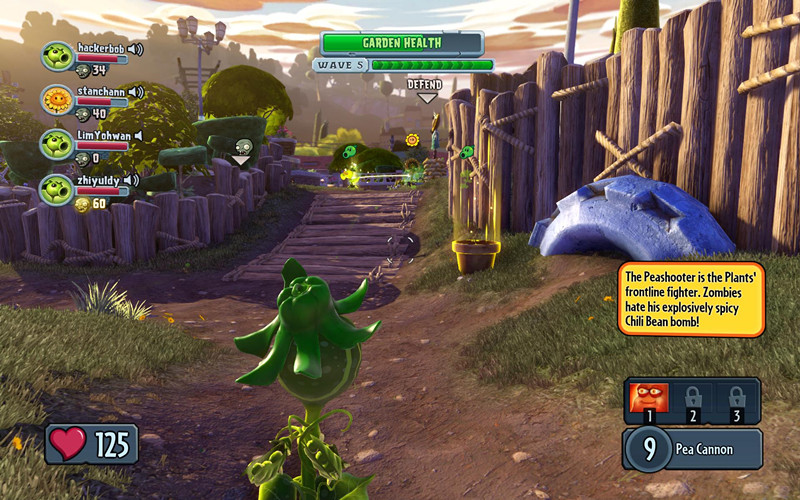Select LimYohwan's player avatar
800x500 pixels.
(x=57, y=143)
